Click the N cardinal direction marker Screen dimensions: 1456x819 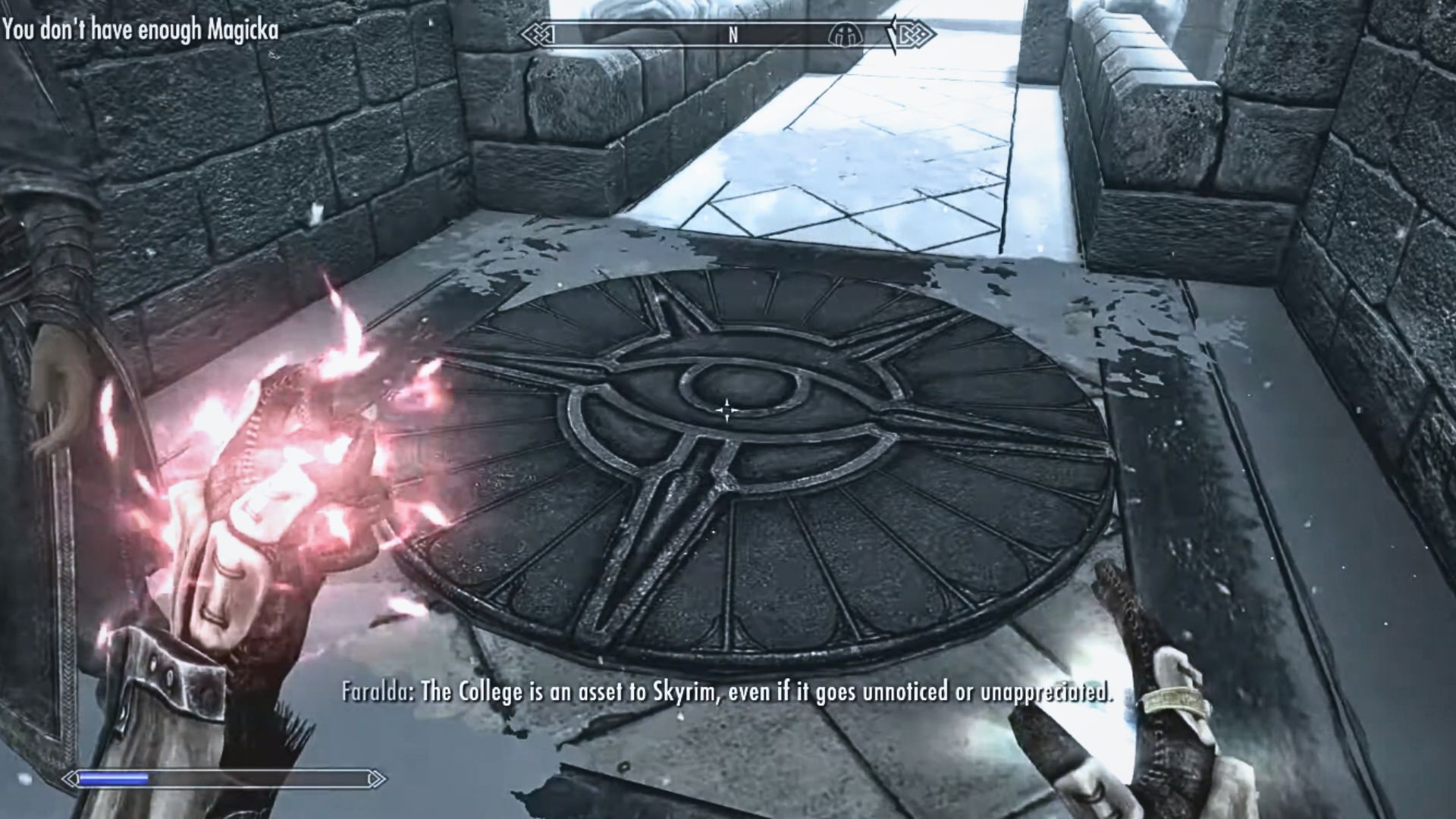click(732, 34)
